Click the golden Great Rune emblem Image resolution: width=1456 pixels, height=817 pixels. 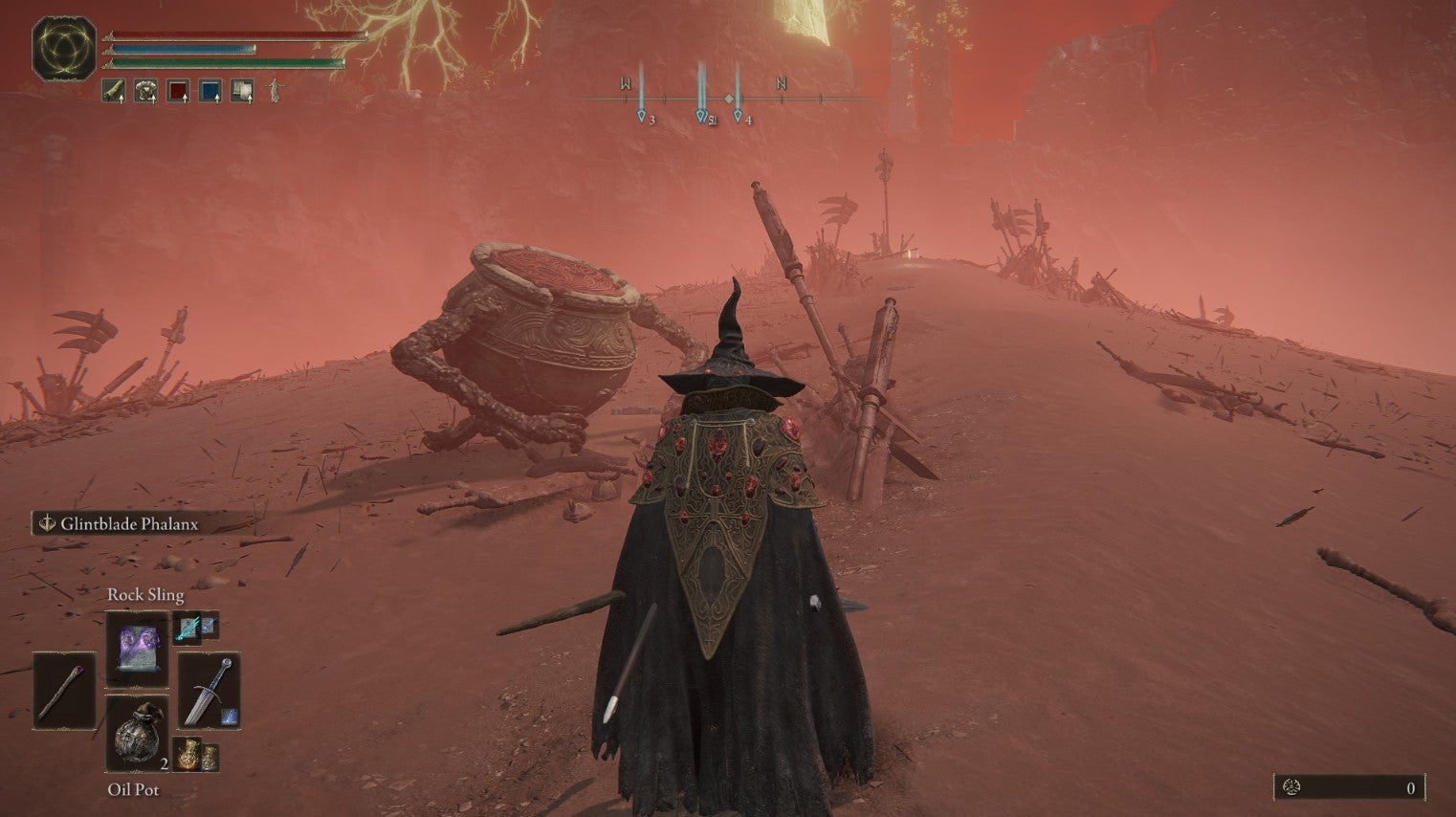point(64,47)
